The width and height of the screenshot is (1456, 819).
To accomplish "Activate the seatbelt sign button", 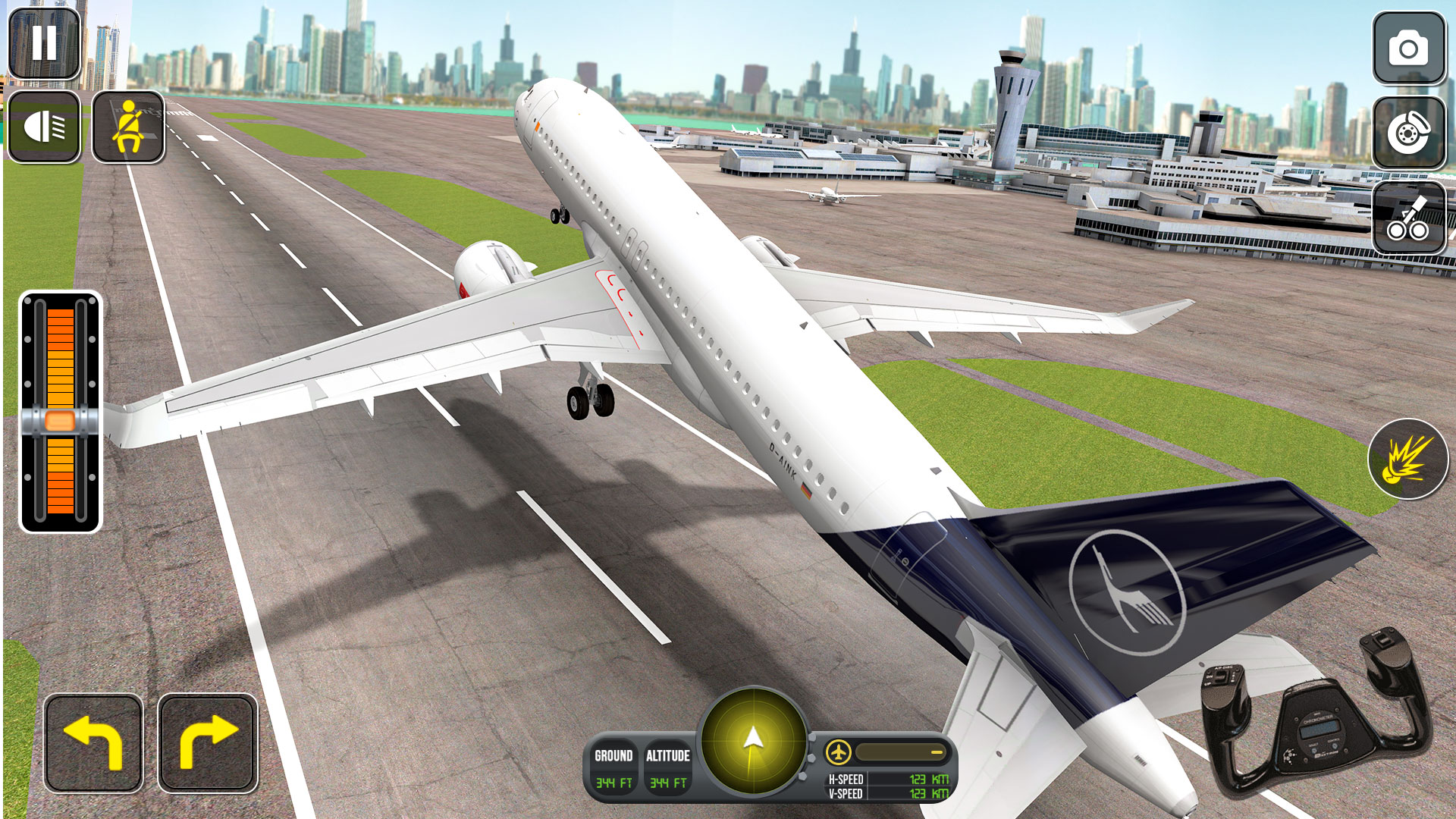I will pyautogui.click(x=128, y=127).
